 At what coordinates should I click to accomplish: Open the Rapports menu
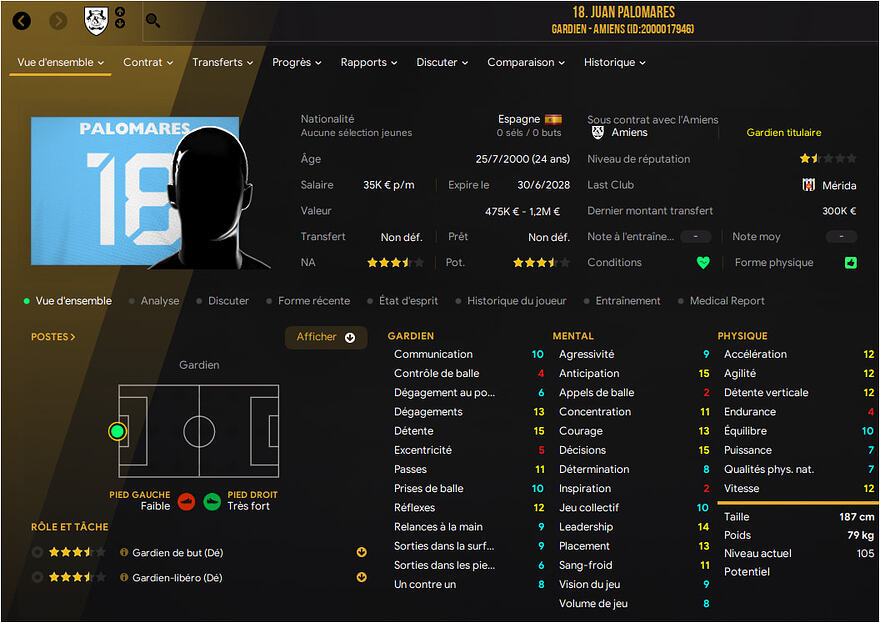click(369, 62)
